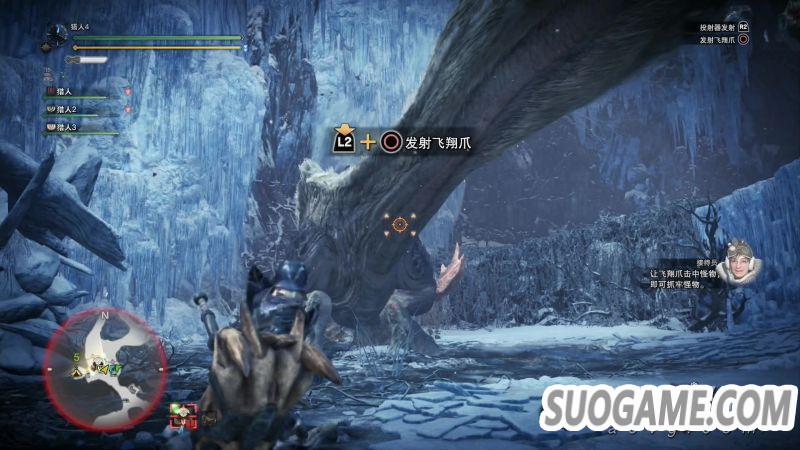Click the handler's portrait
This screenshot has height=450, width=800.
pyautogui.click(x=740, y=262)
